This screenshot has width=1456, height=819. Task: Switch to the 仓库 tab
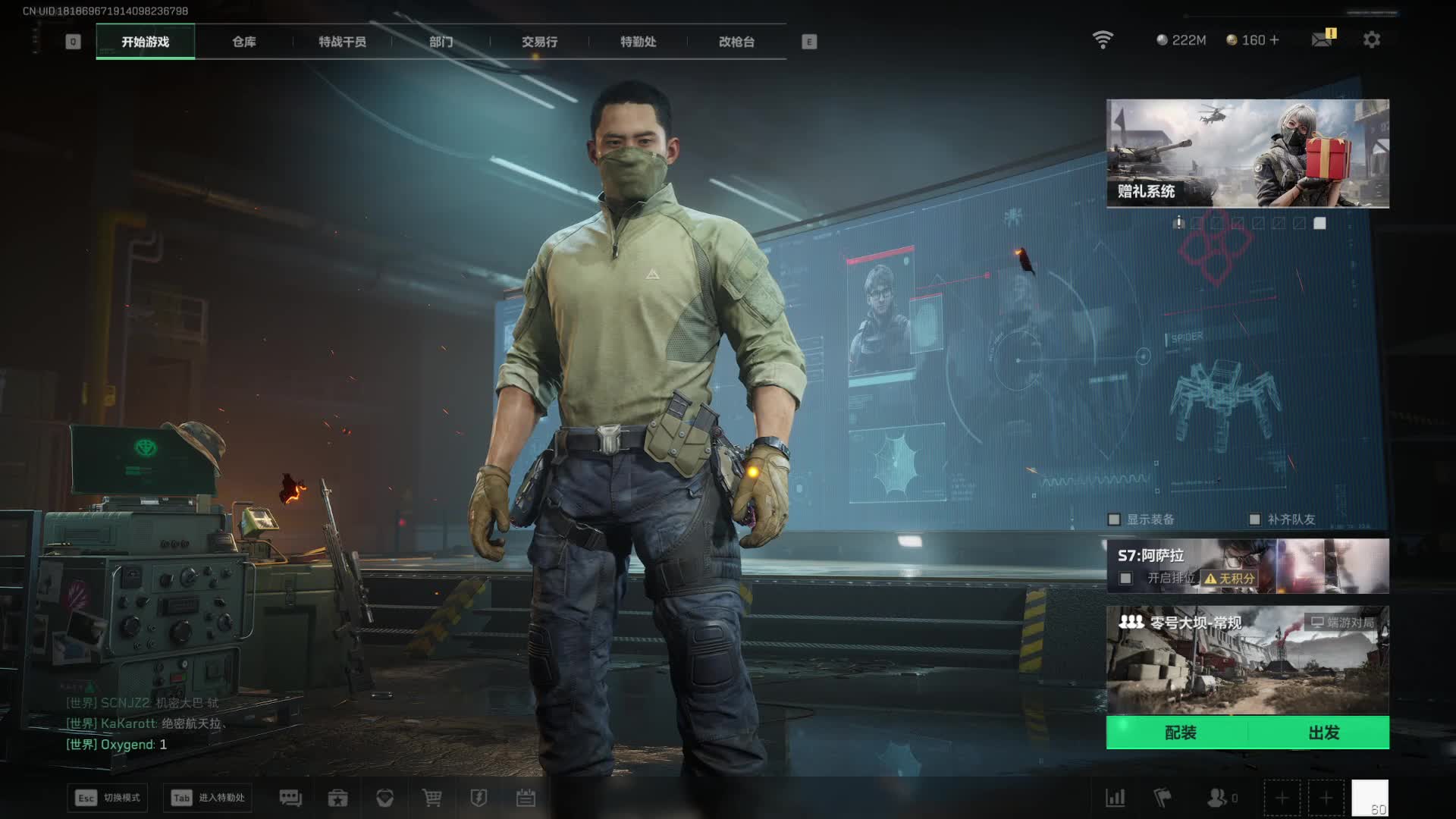click(x=243, y=42)
